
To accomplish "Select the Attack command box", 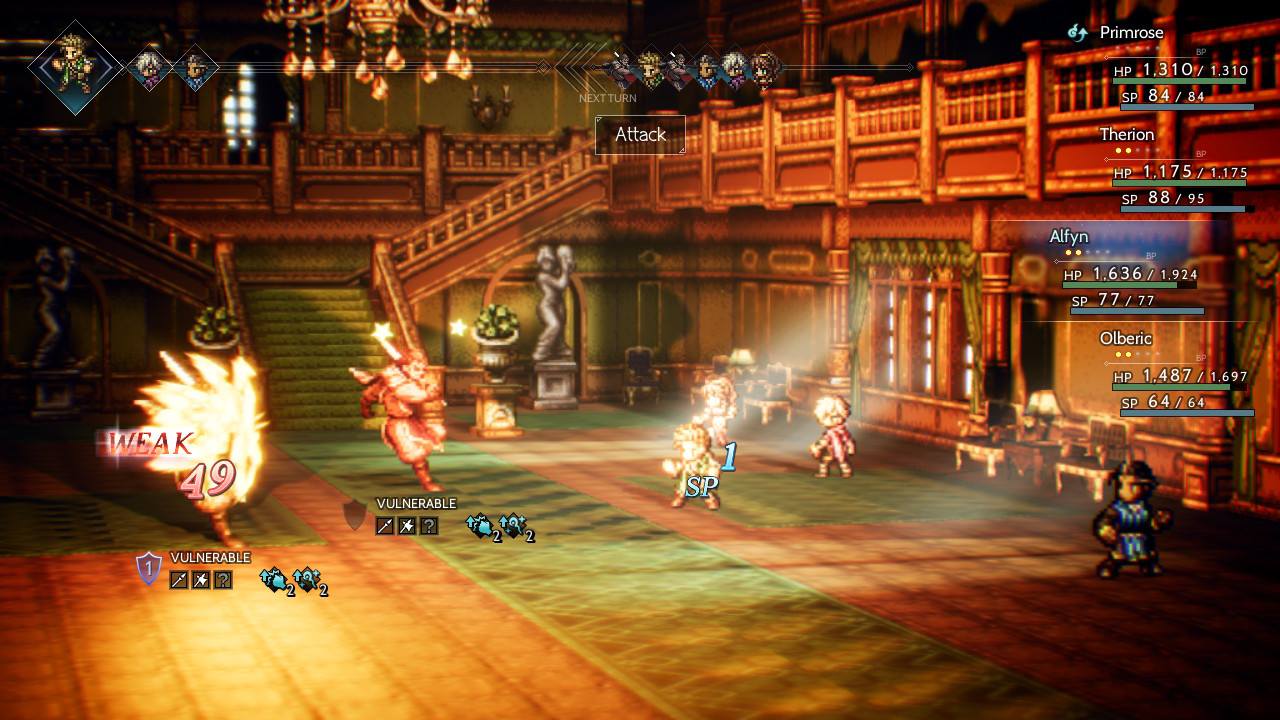I will click(640, 135).
